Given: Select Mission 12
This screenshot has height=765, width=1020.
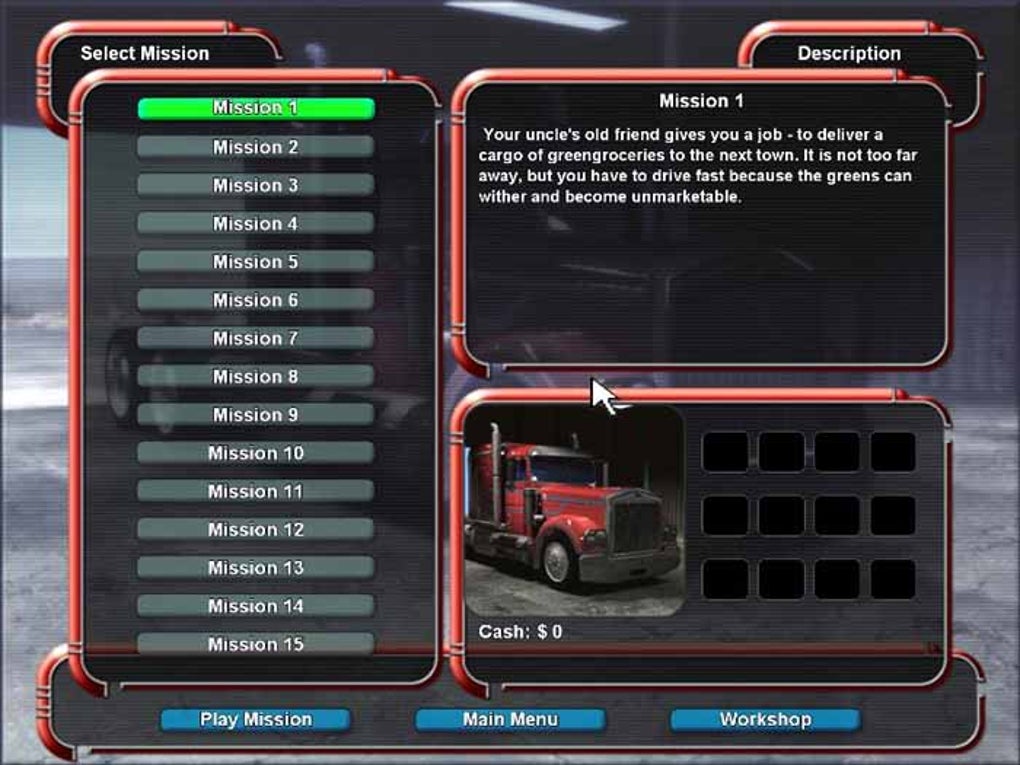Looking at the screenshot, I should 255,529.
